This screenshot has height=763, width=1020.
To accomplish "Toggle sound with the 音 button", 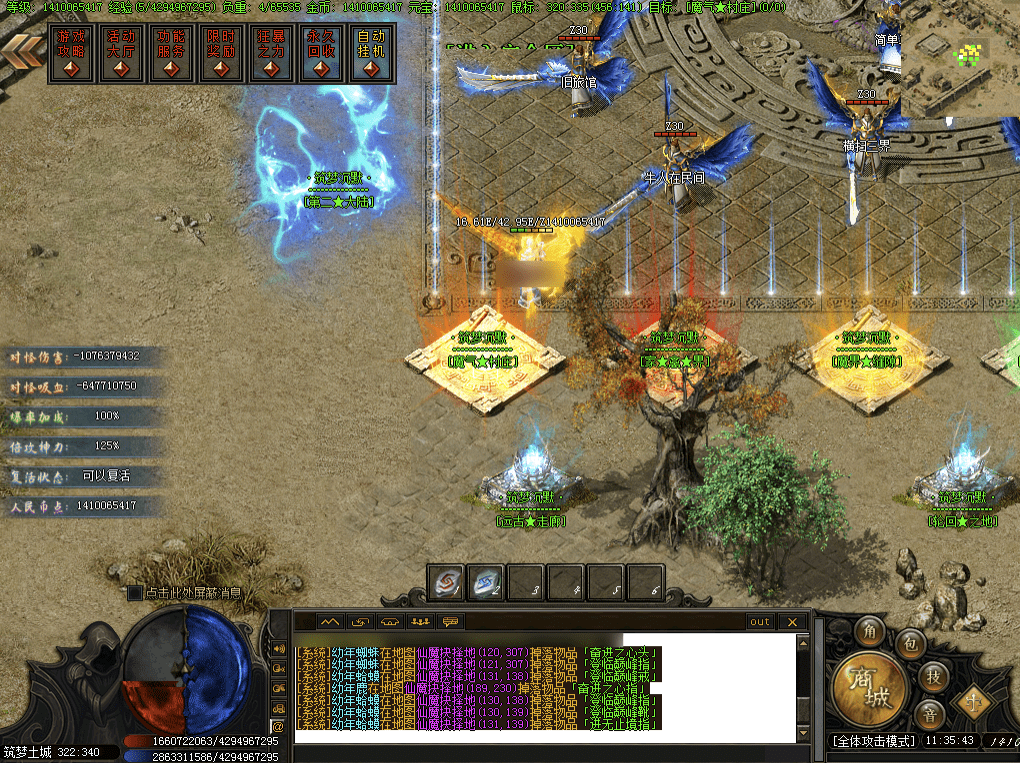I will coord(930,714).
